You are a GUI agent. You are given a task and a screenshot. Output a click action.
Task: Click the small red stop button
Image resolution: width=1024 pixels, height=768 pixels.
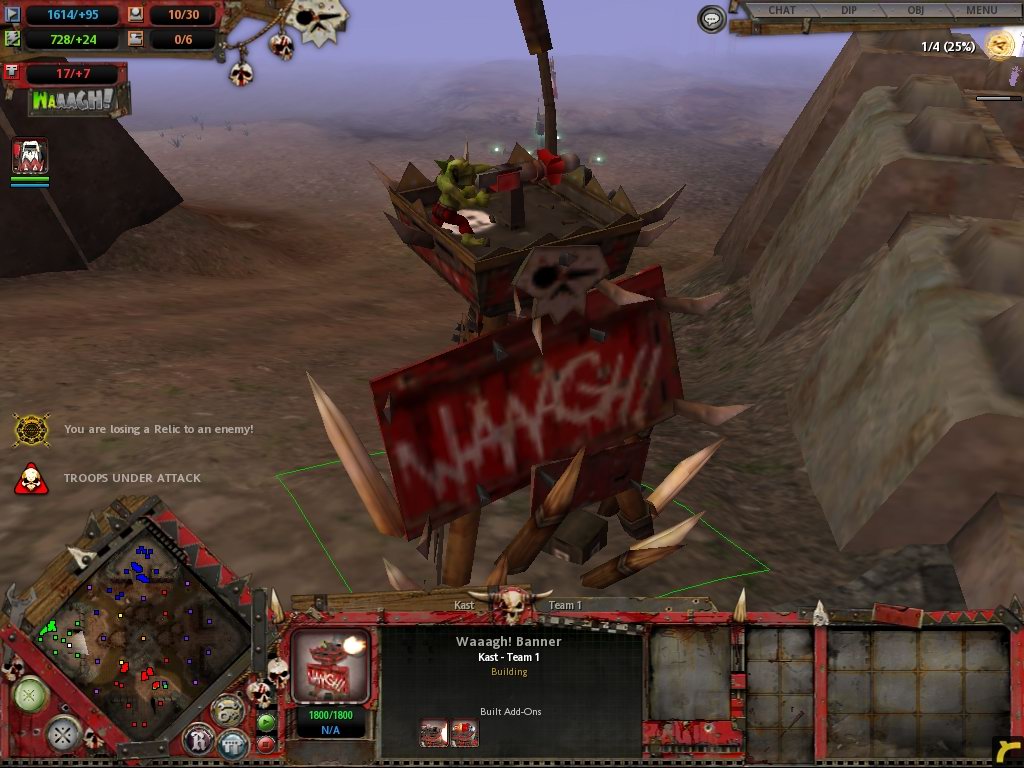266,744
